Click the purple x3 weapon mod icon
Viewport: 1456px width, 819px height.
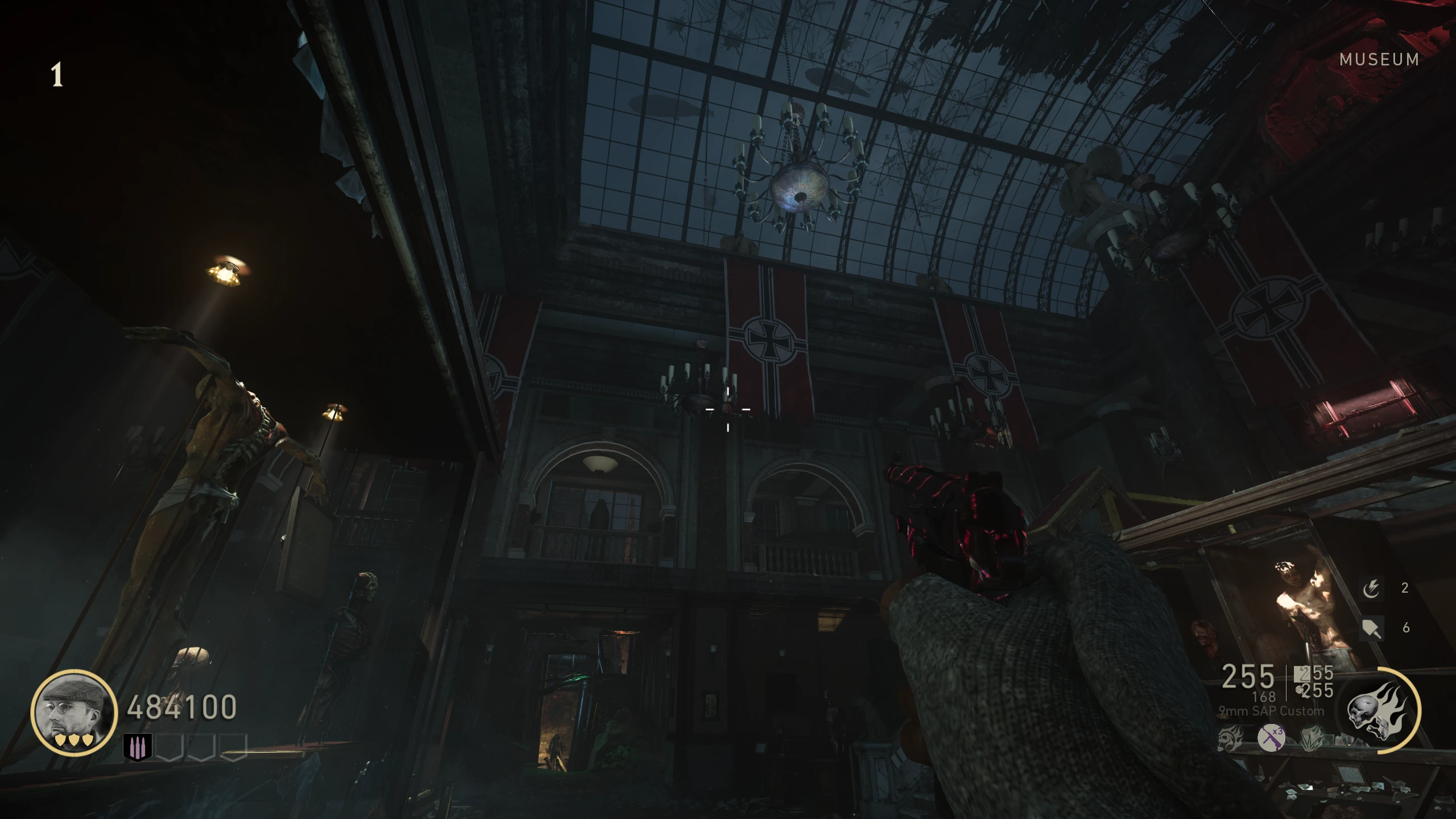tap(1271, 739)
